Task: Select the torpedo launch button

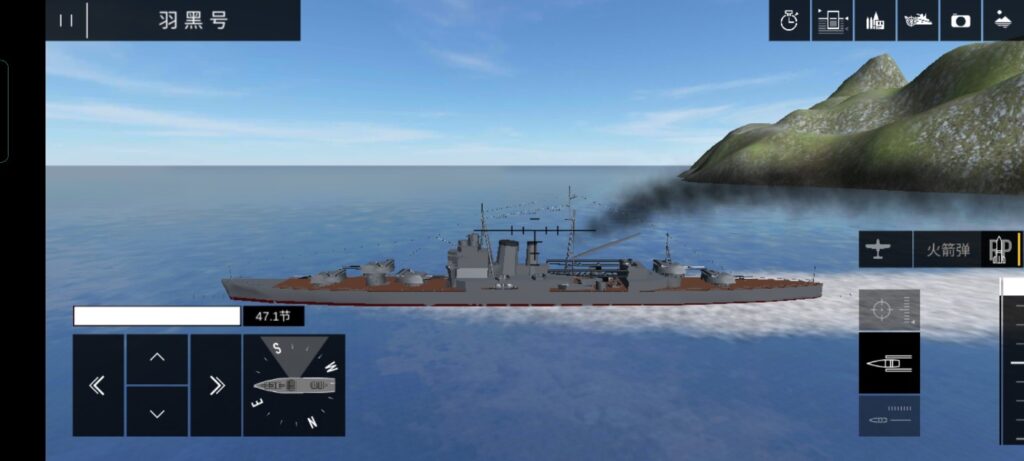Action: [x=888, y=415]
